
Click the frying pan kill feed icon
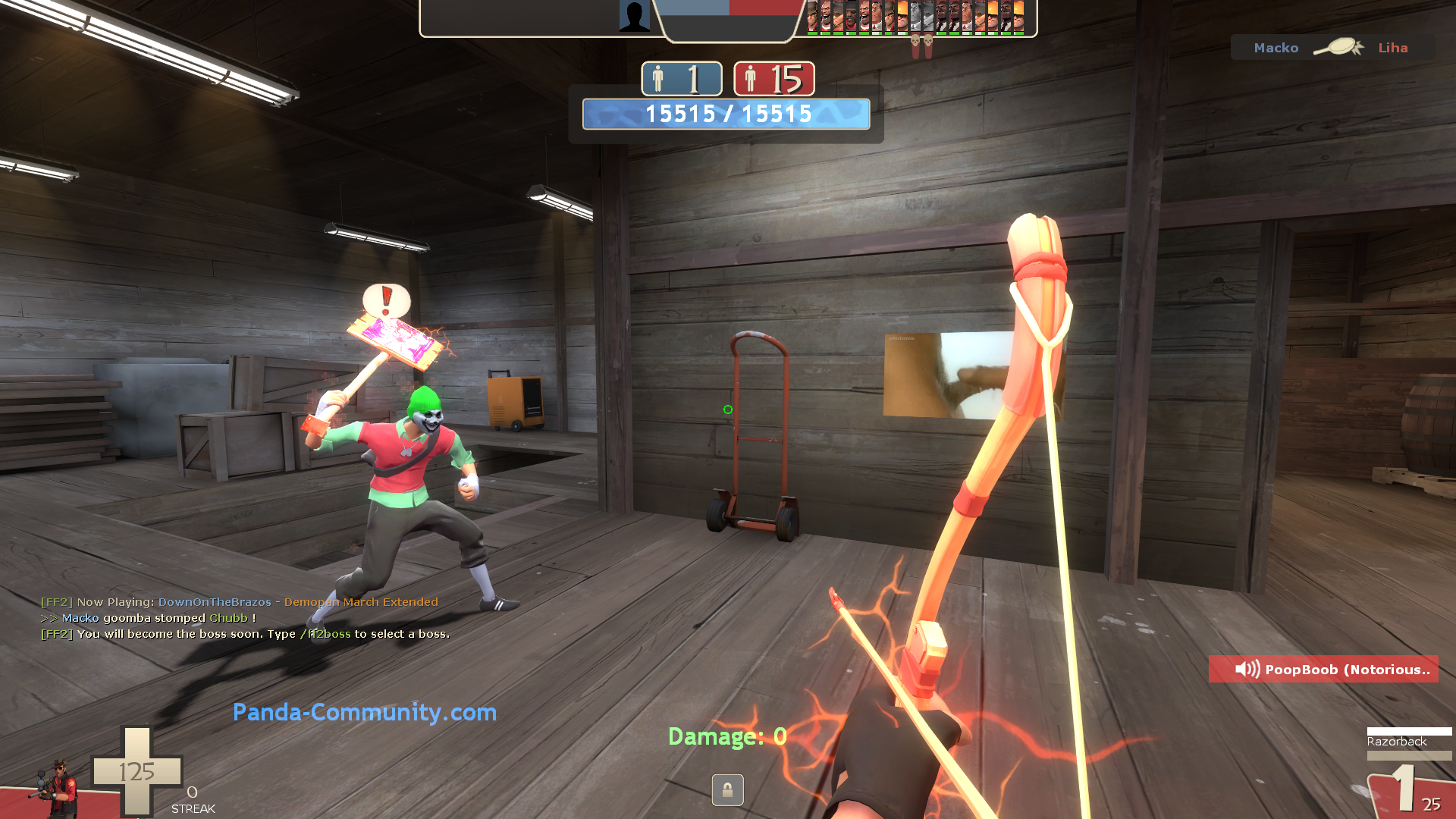[1339, 47]
